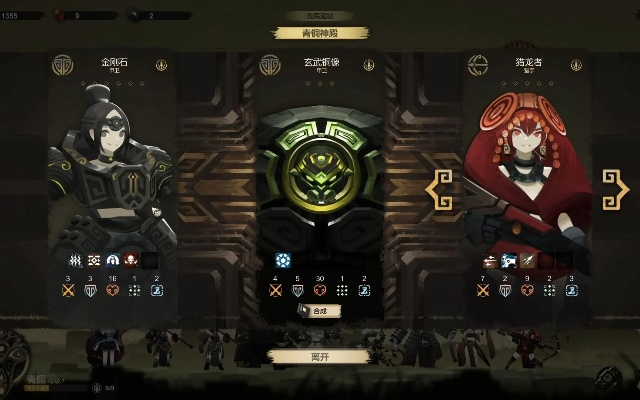Inspect the heart health stat on 金刚石

[x=113, y=291]
